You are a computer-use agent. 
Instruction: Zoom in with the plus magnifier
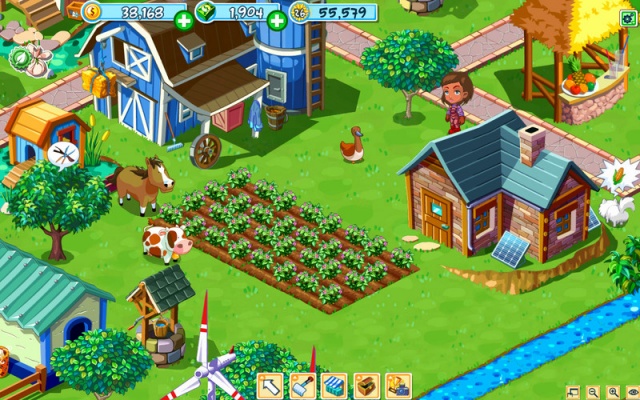(x=612, y=392)
